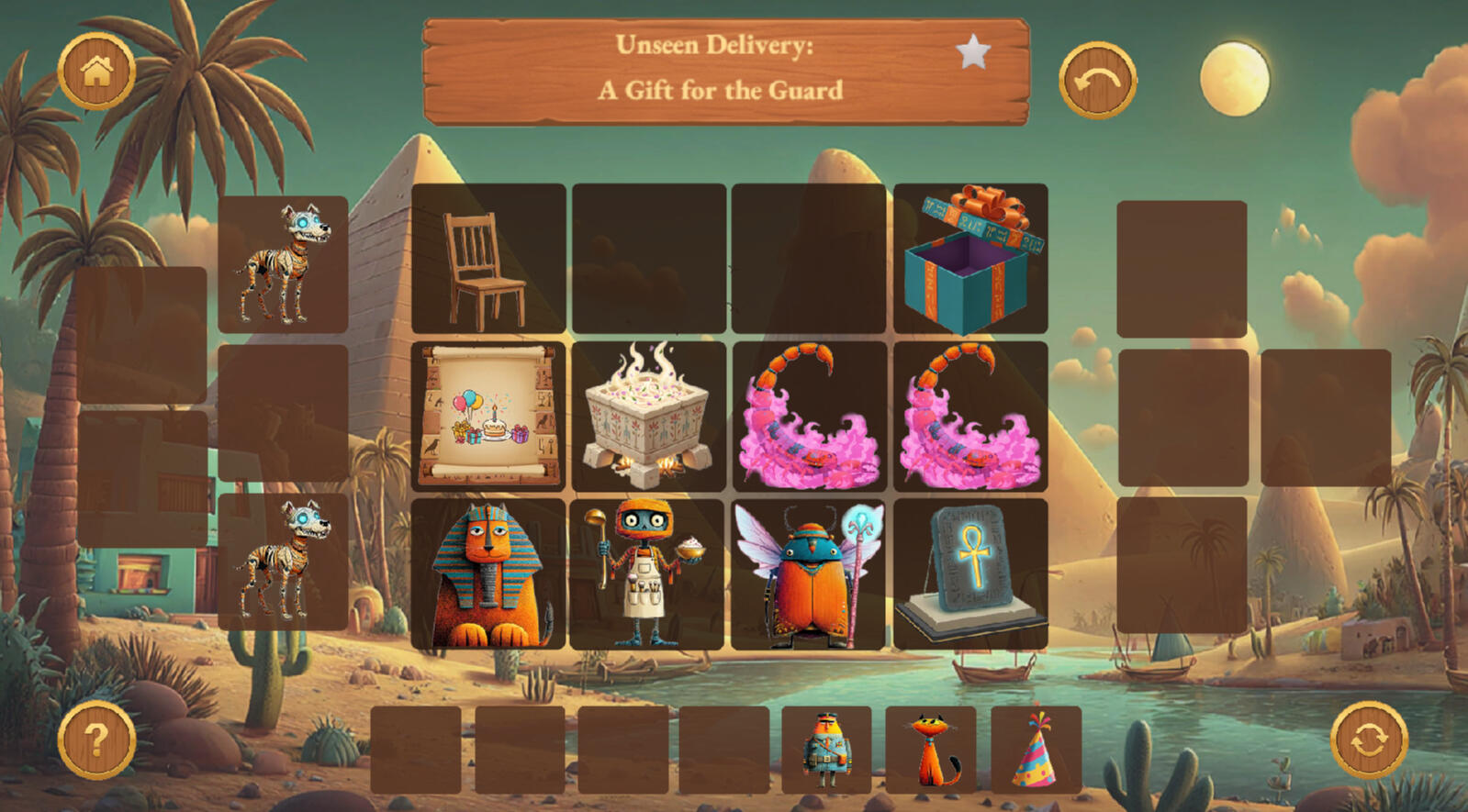Click the orange sphinx tile

[488, 574]
